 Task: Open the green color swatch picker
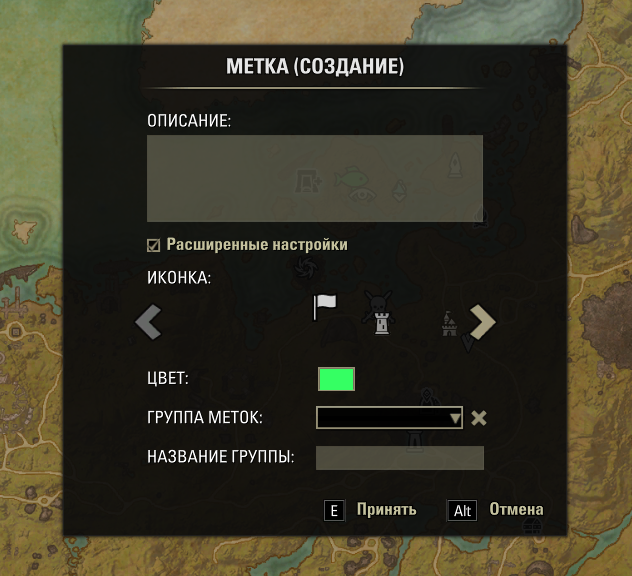pyautogui.click(x=336, y=379)
